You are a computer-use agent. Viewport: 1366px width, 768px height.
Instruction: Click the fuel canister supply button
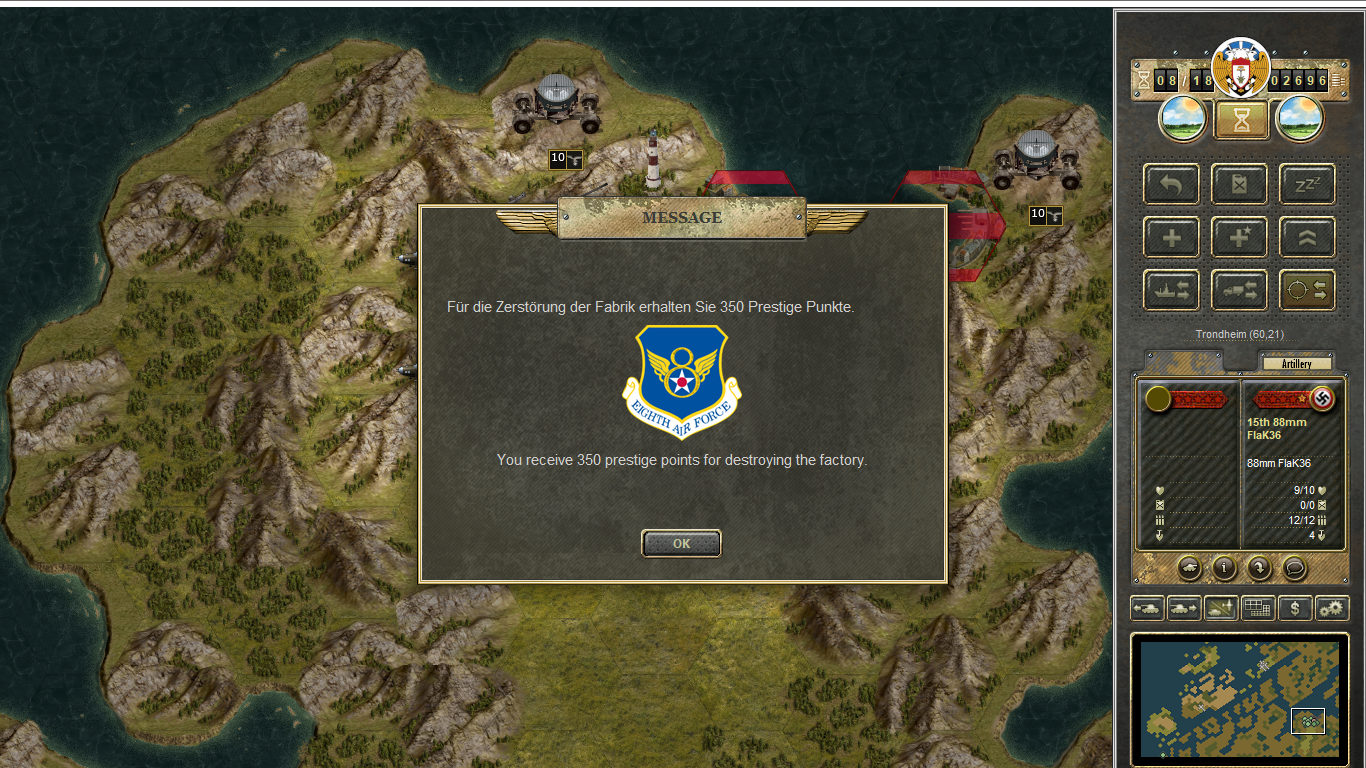1239,185
